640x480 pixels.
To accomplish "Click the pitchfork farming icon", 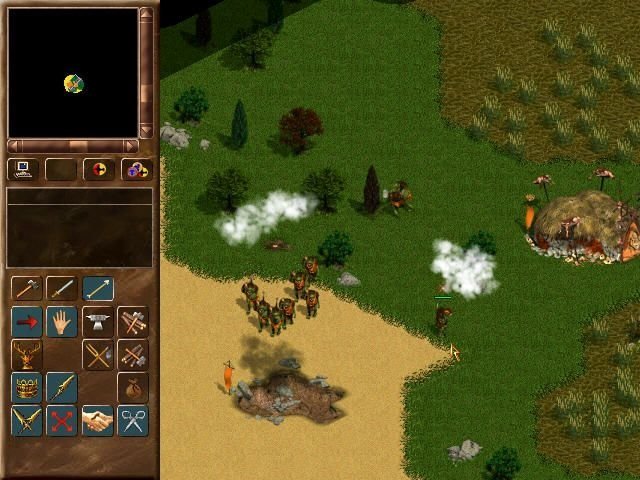I will tap(97, 355).
